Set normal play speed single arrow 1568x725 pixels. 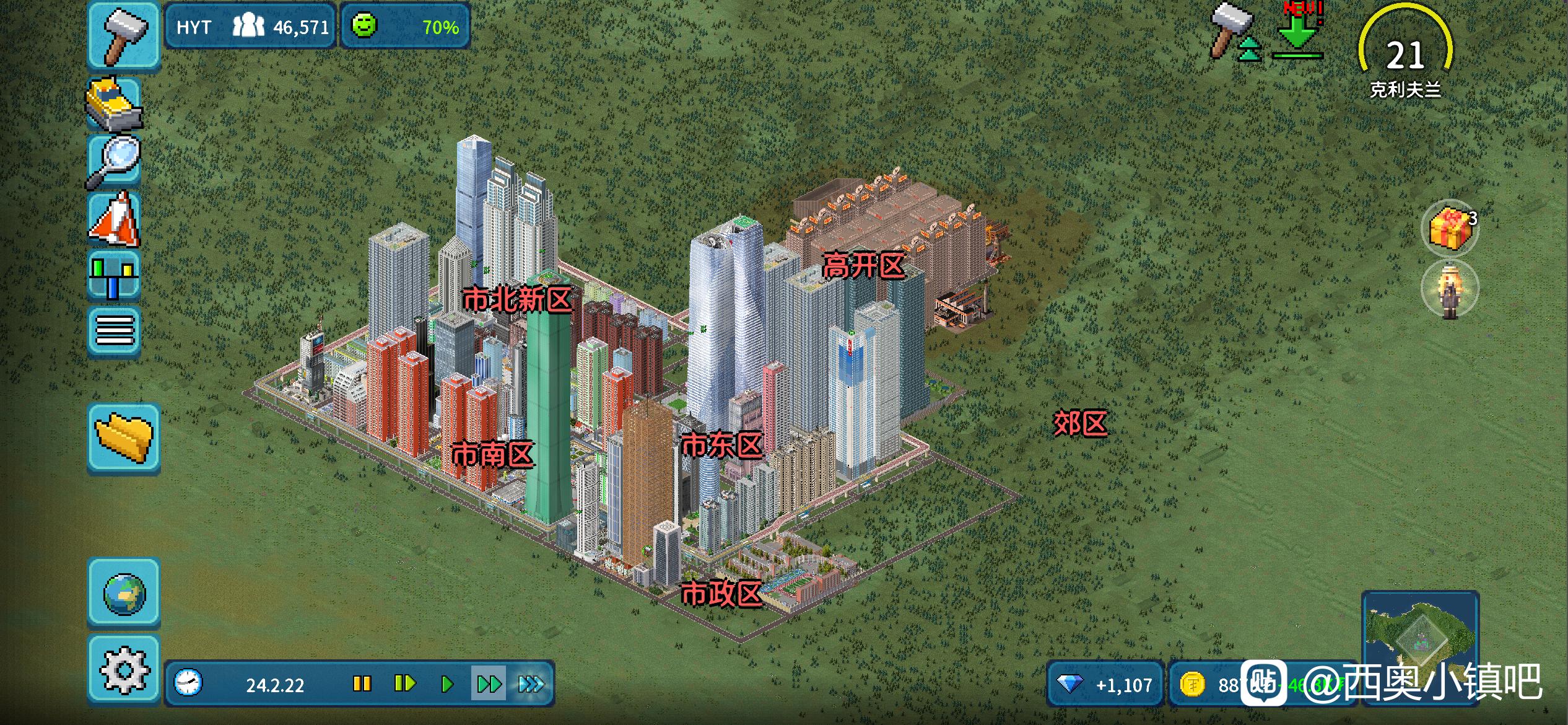click(447, 684)
